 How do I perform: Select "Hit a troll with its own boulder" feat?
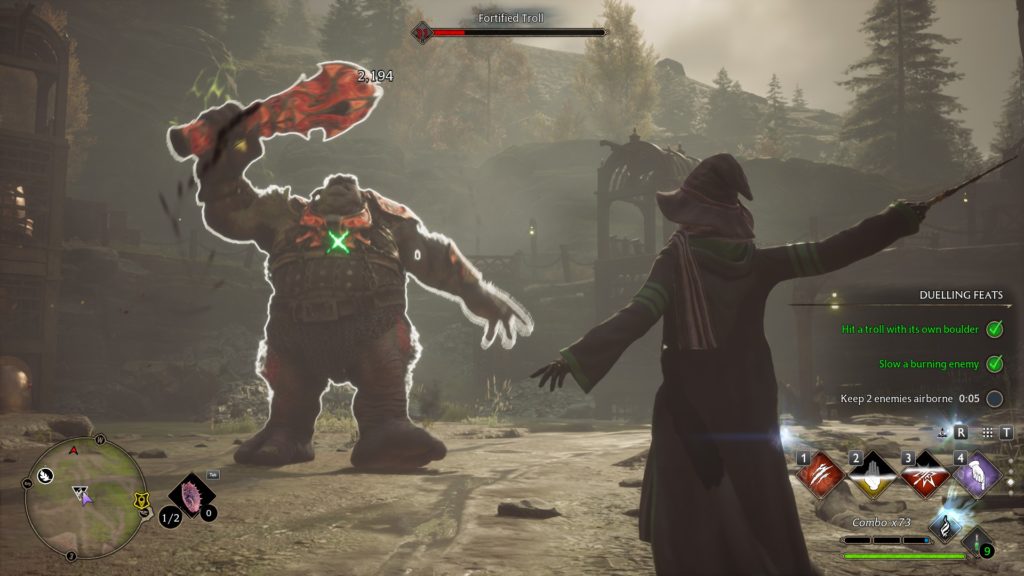[x=911, y=328]
